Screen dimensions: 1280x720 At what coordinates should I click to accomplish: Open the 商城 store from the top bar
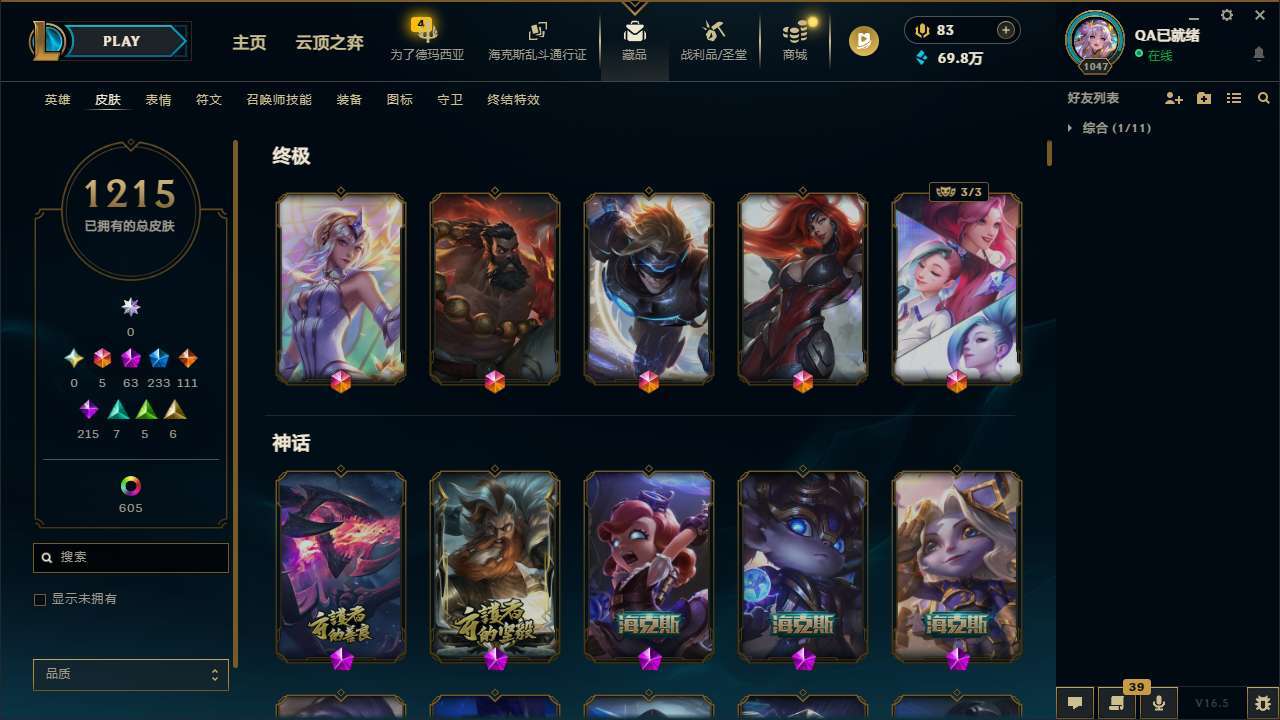click(x=794, y=44)
